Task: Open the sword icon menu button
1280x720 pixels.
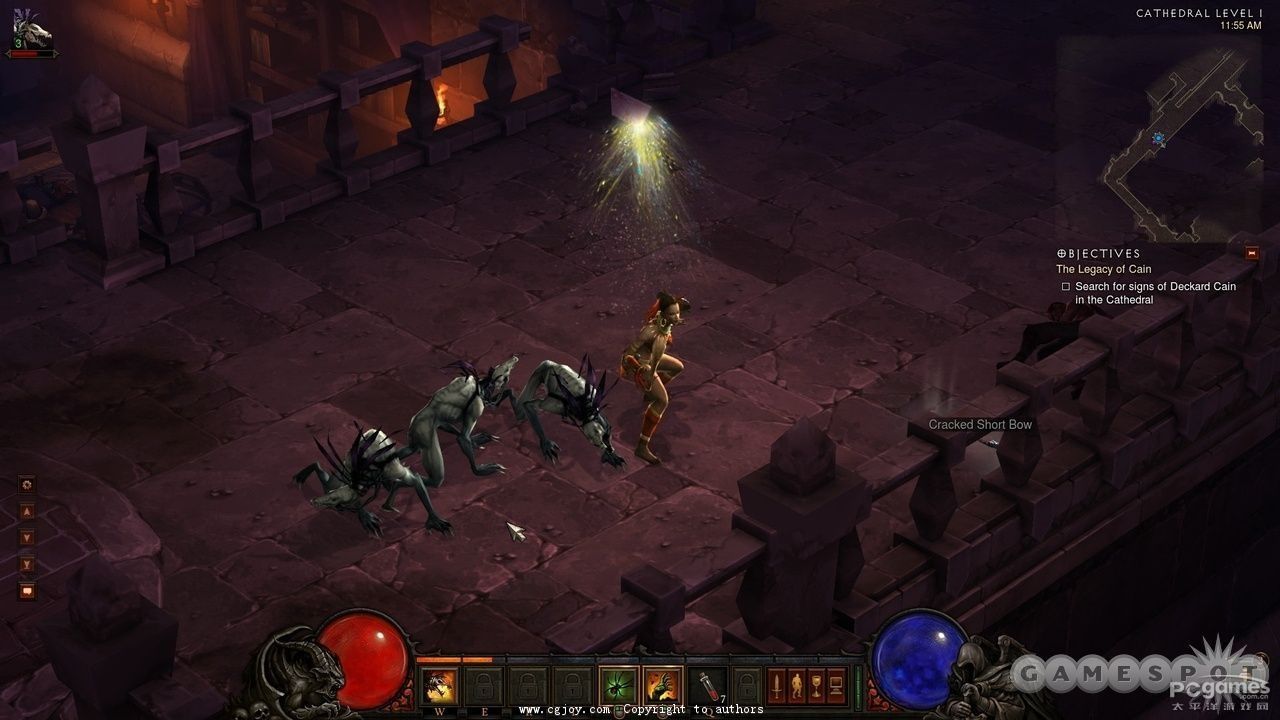Action: pyautogui.click(x=776, y=686)
